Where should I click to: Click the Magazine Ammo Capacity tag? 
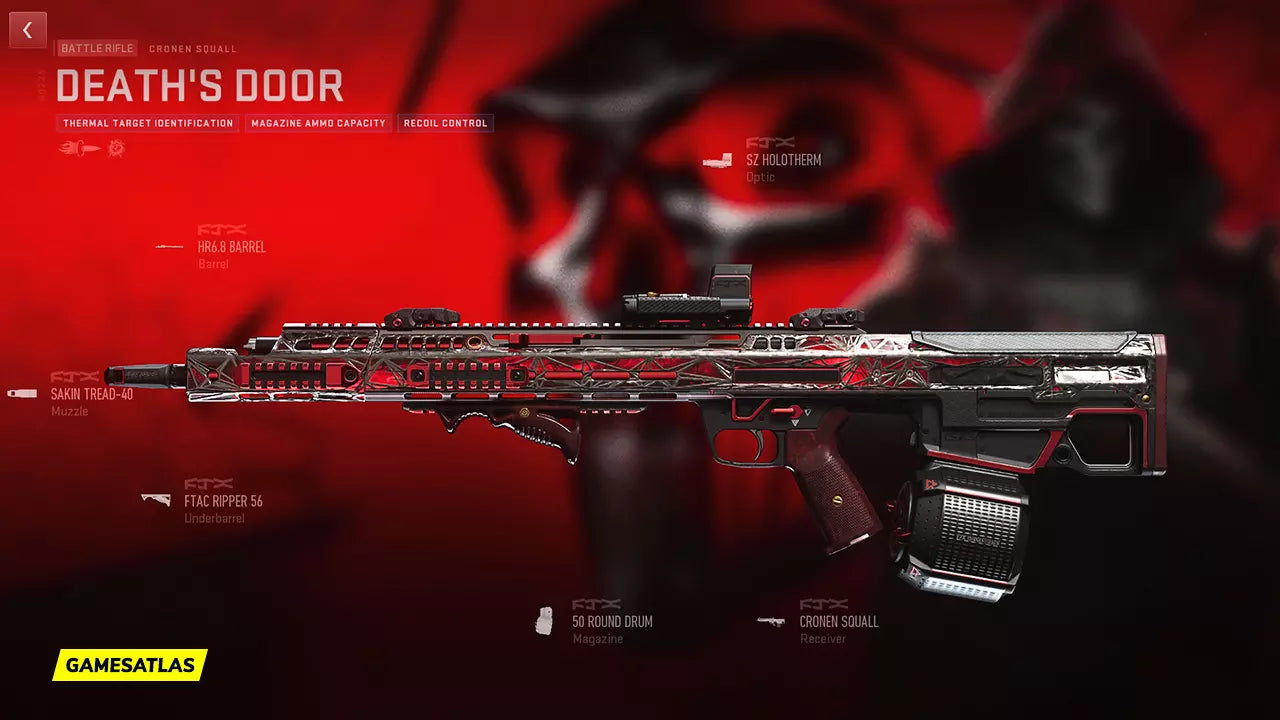click(318, 124)
